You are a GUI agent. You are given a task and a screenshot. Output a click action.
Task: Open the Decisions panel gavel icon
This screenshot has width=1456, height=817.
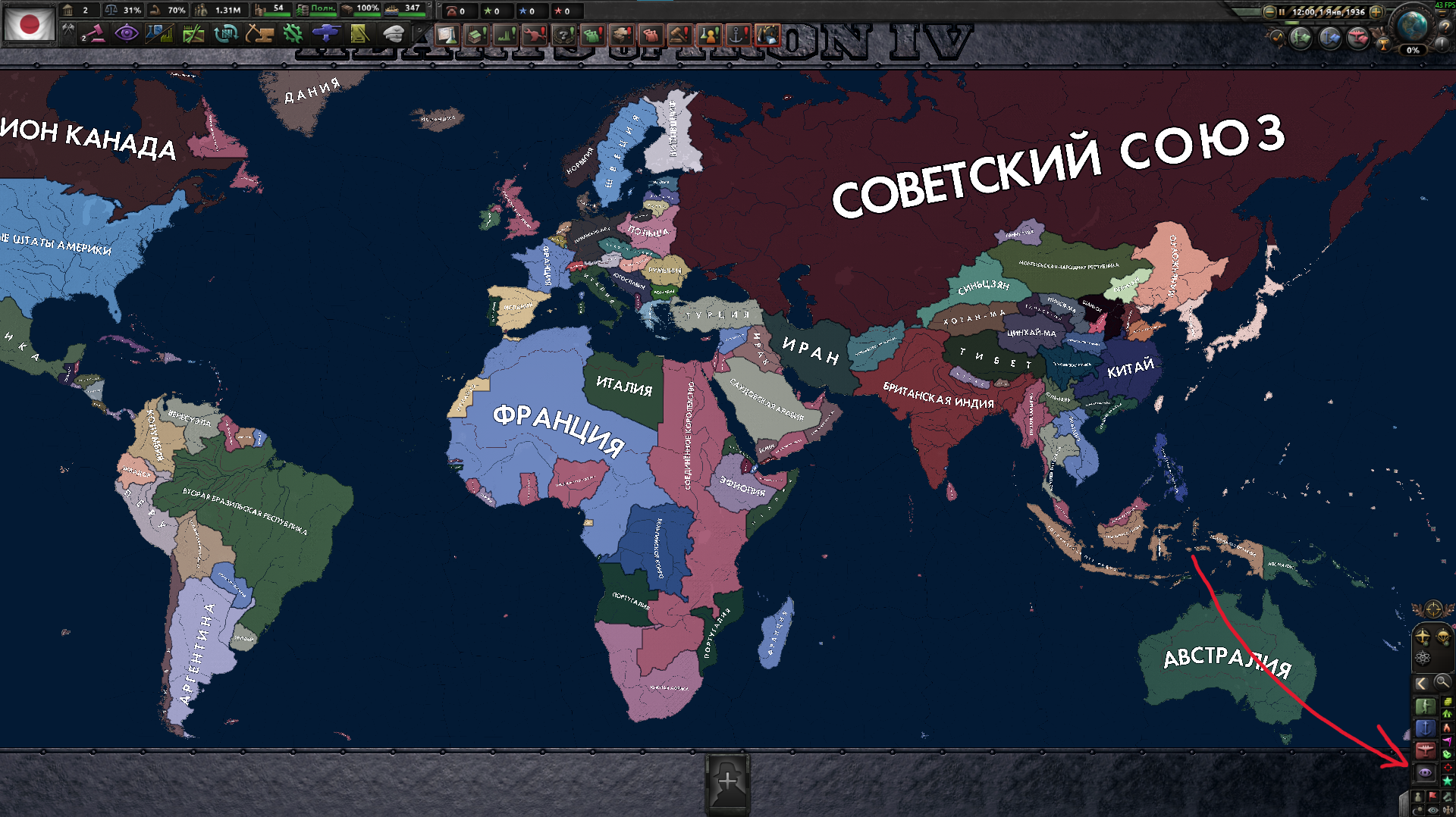pos(94,34)
